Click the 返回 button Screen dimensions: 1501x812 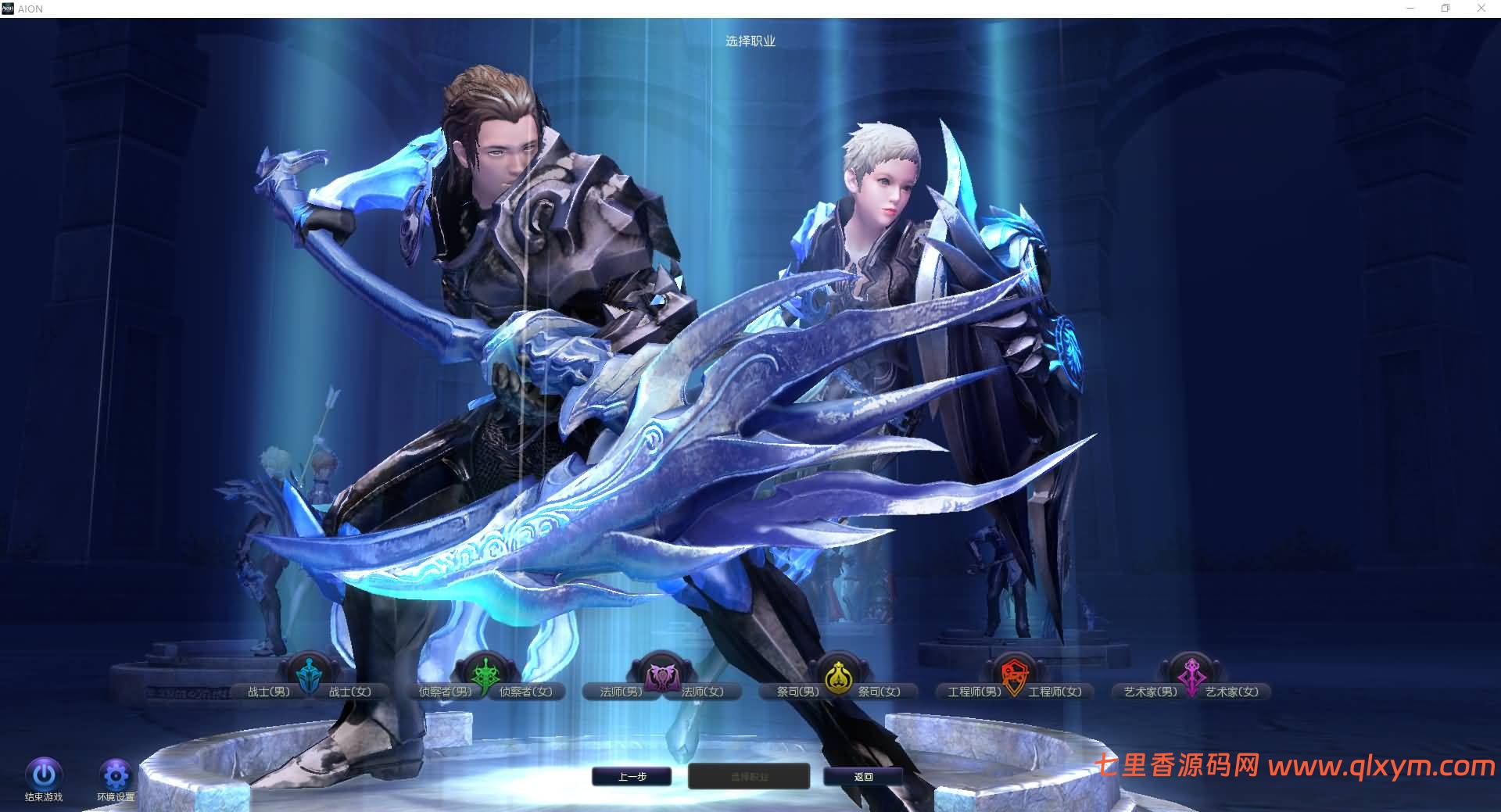click(x=862, y=776)
